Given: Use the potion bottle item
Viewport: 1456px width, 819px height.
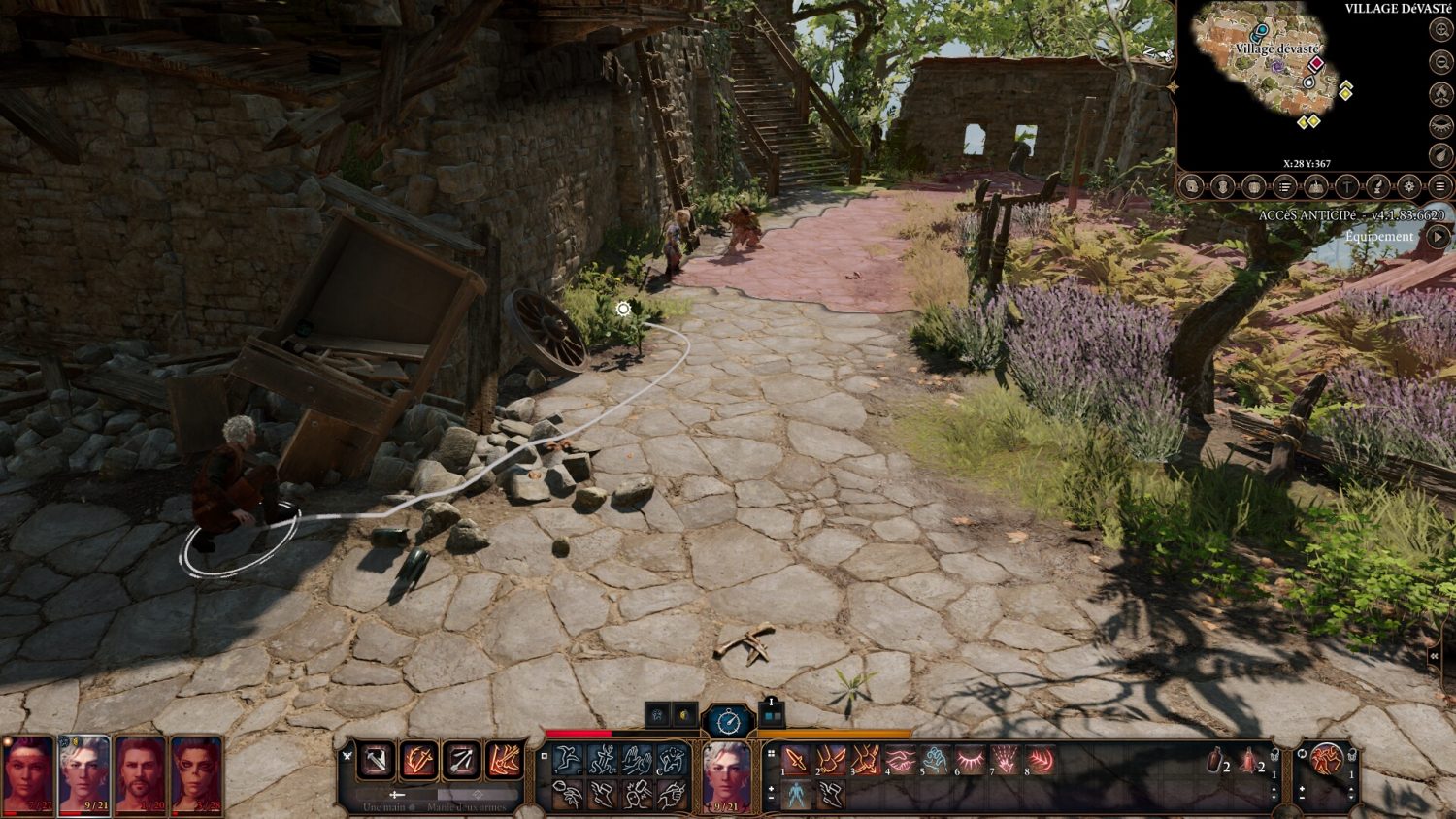Looking at the screenshot, I should [1214, 763].
